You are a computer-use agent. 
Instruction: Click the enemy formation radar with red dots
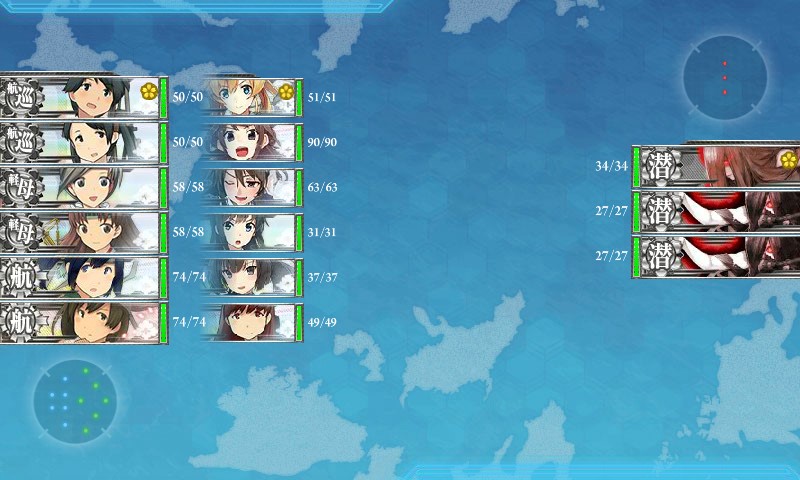(x=725, y=77)
